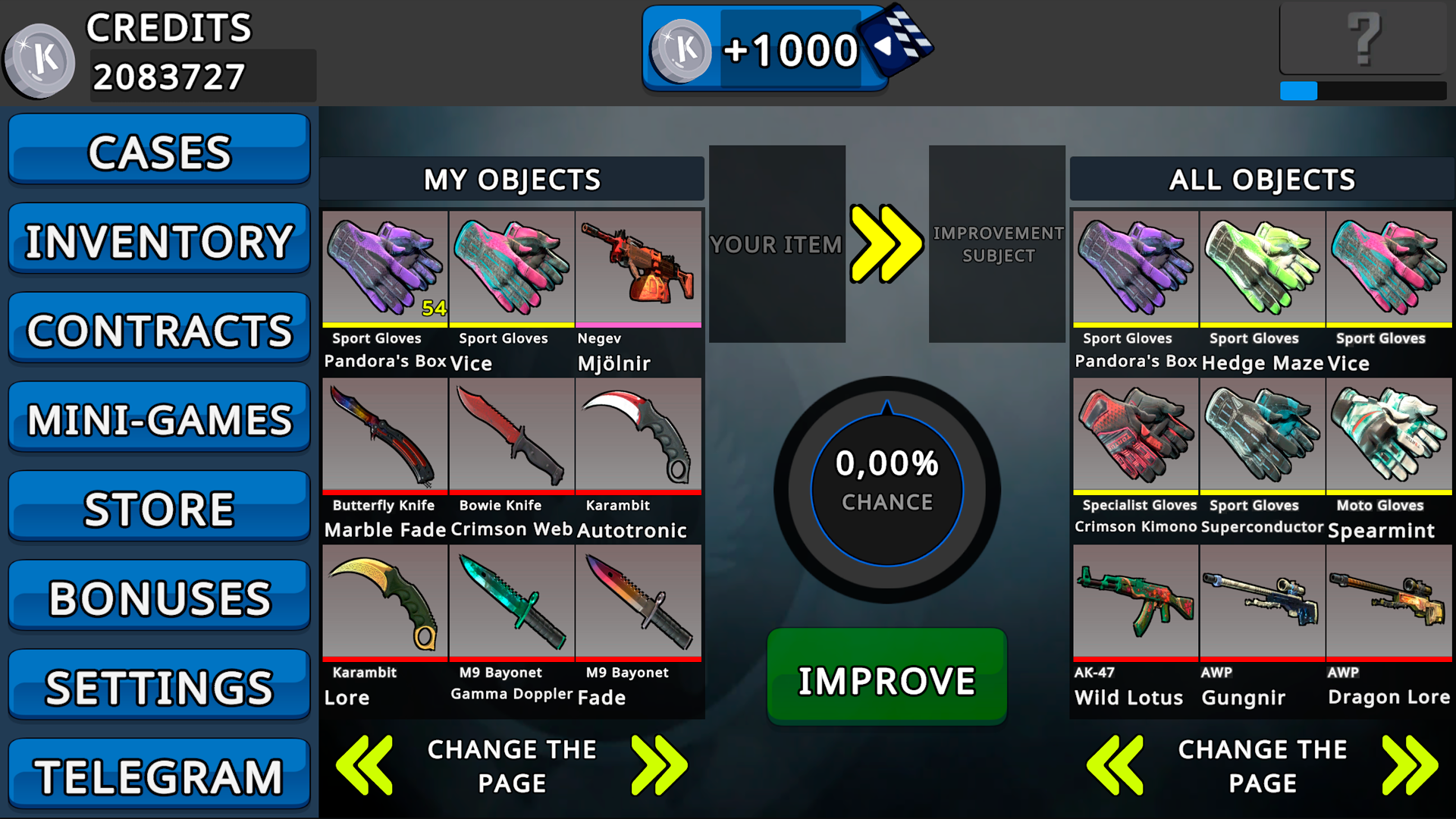Click the 0,00% chance dial
Viewport: 1456px width, 819px height.
coord(886,489)
